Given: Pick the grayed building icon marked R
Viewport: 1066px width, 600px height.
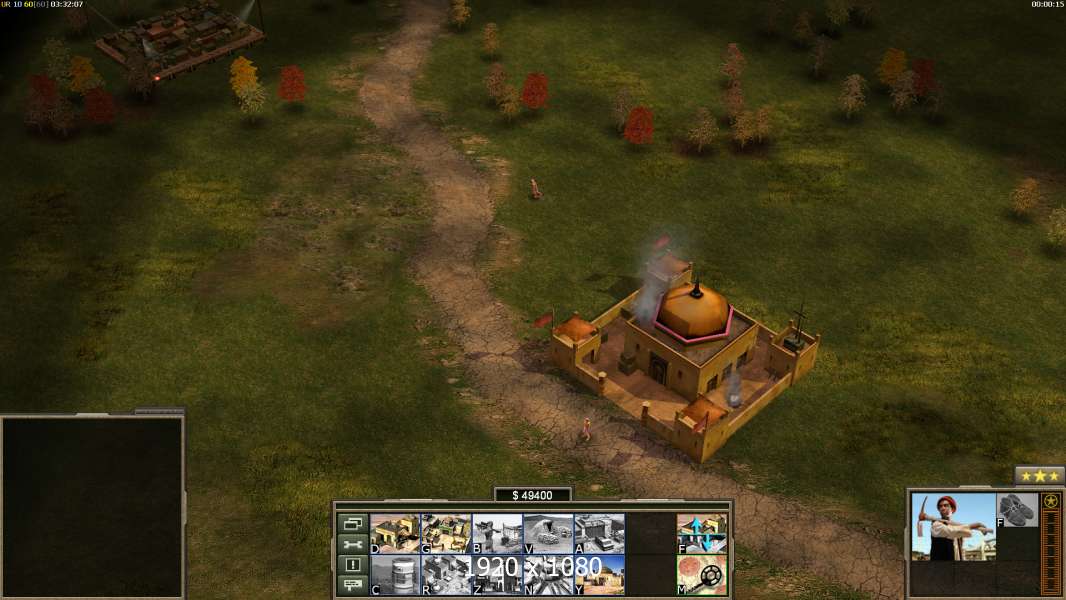Looking at the screenshot, I should click(x=446, y=575).
